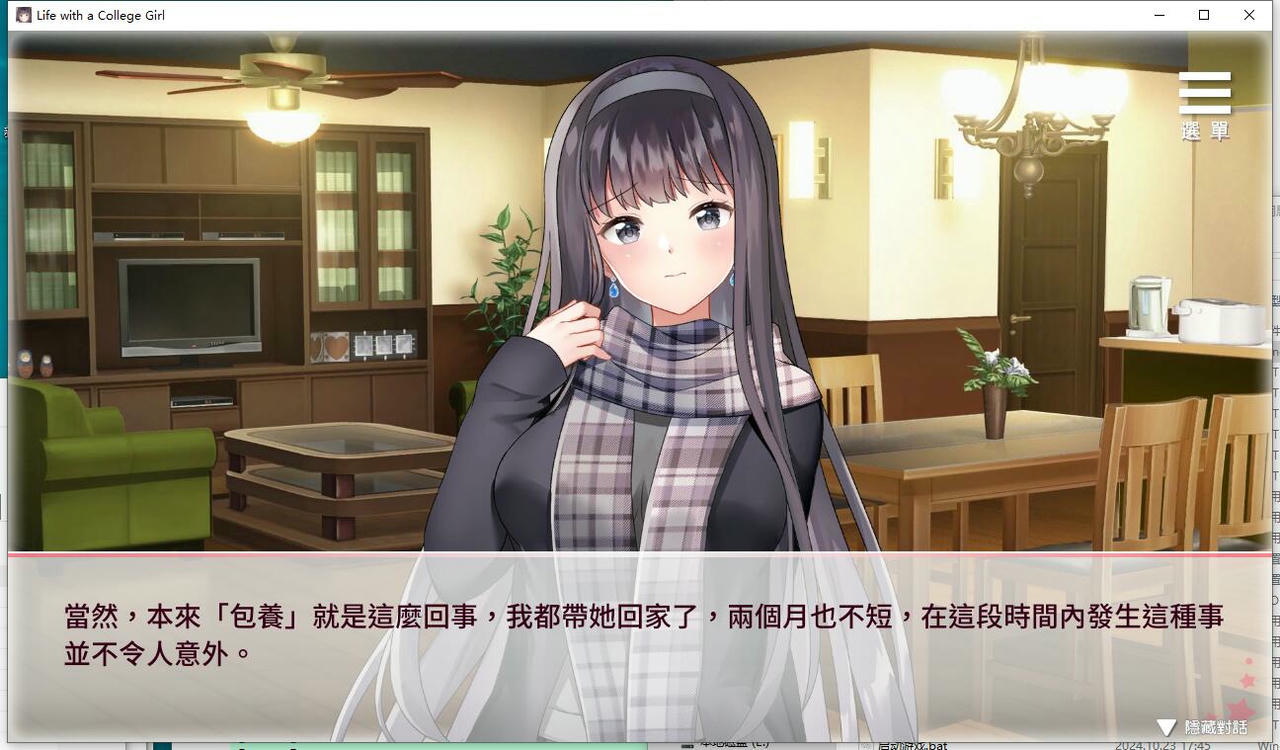
Task: Click the Life with a College Girl title text
Action: (x=100, y=14)
